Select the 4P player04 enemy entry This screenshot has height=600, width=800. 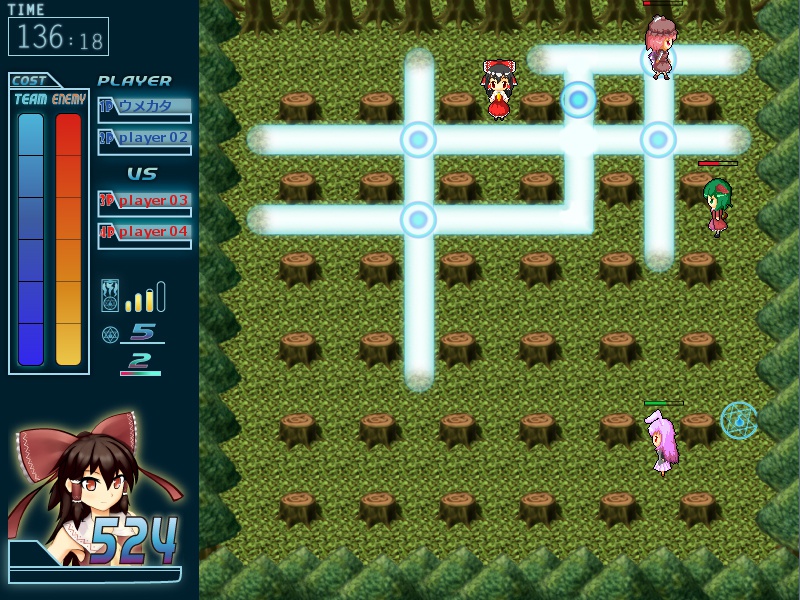[144, 232]
